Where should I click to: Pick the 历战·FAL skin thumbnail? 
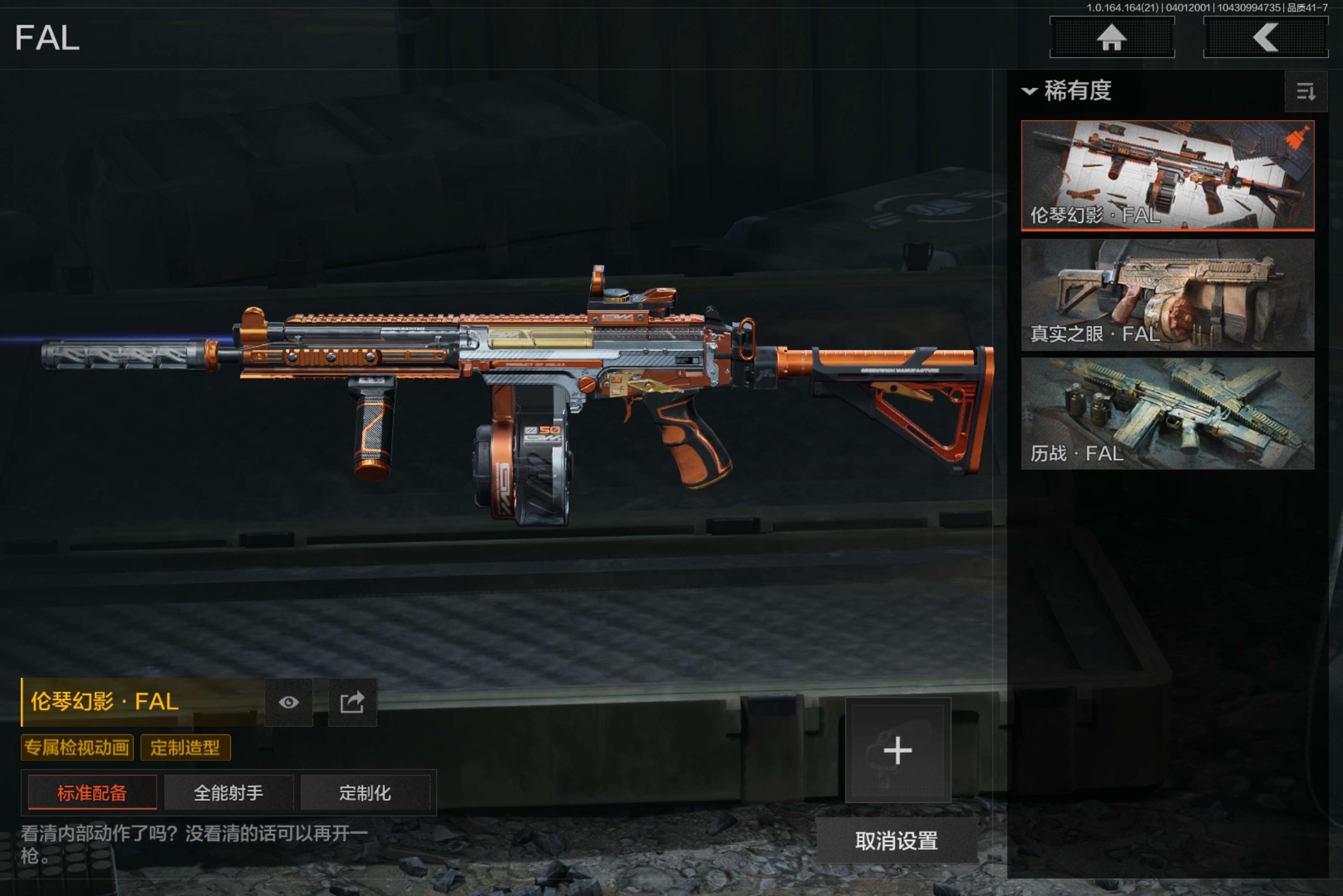(1167, 413)
